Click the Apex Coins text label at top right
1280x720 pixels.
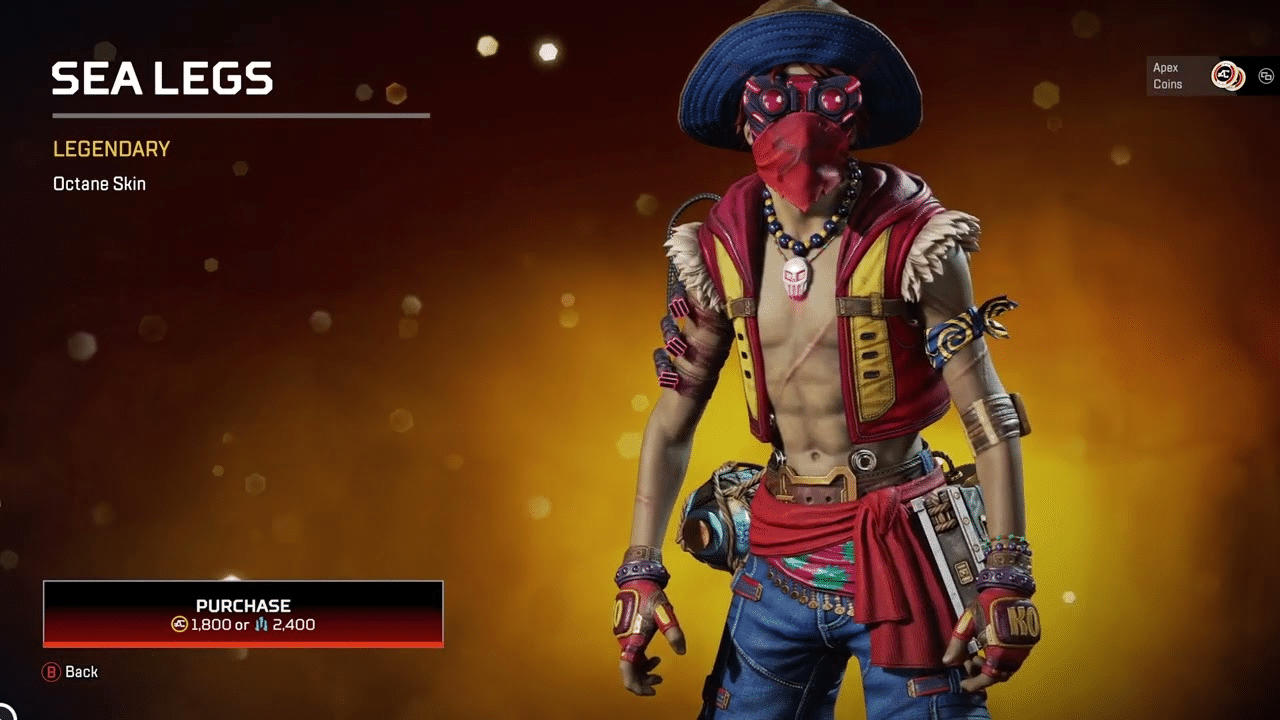1166,76
